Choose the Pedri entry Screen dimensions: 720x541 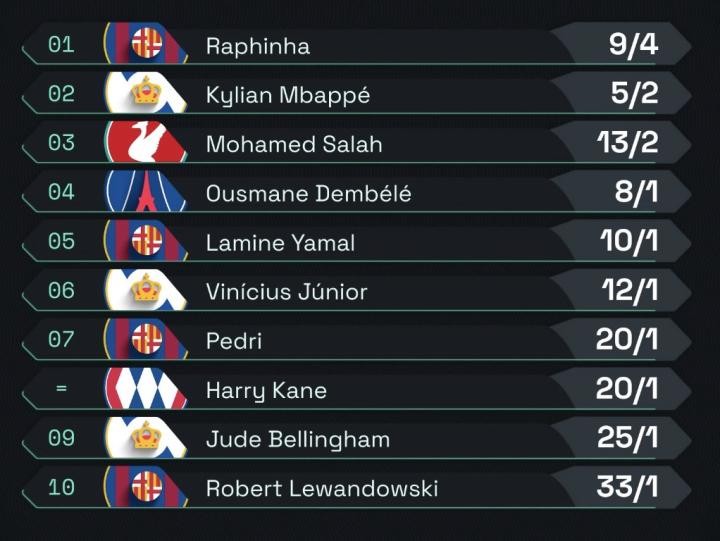pos(234,341)
